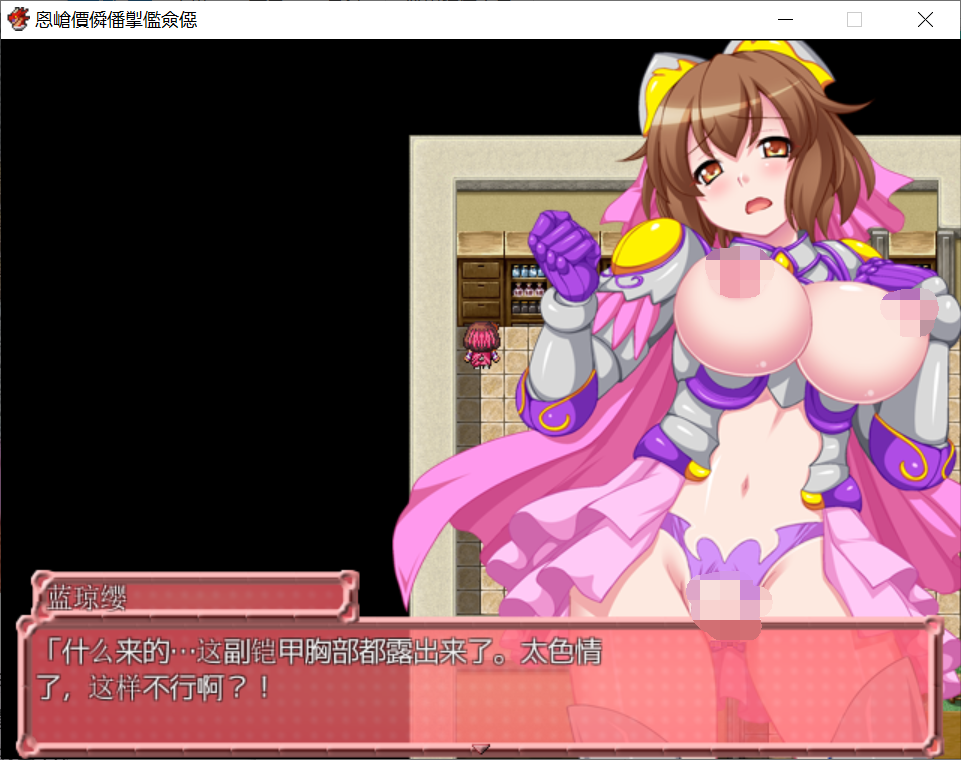
Task: Minimize the game window
Action: coord(786,19)
